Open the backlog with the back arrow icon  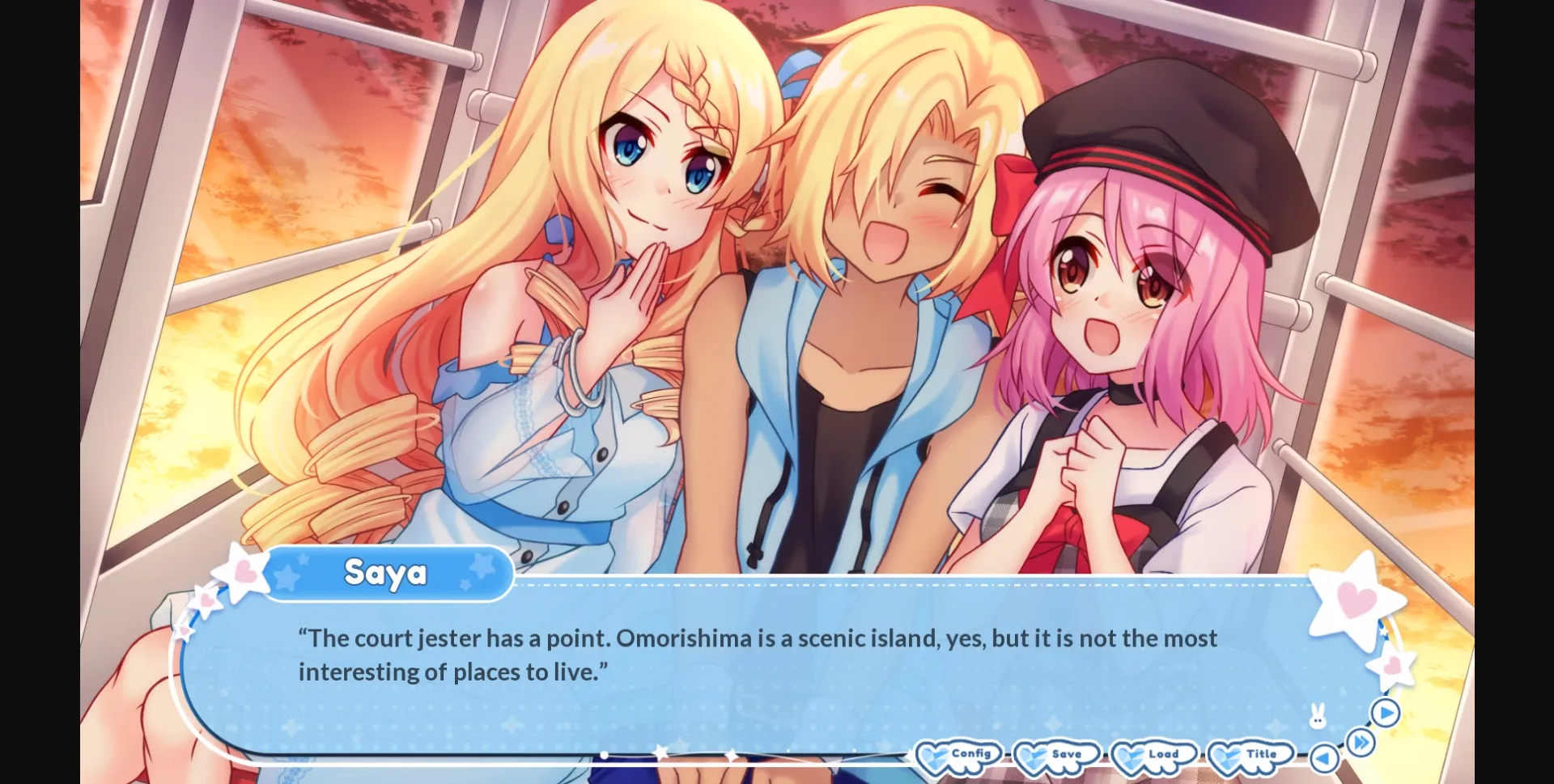click(x=1323, y=757)
